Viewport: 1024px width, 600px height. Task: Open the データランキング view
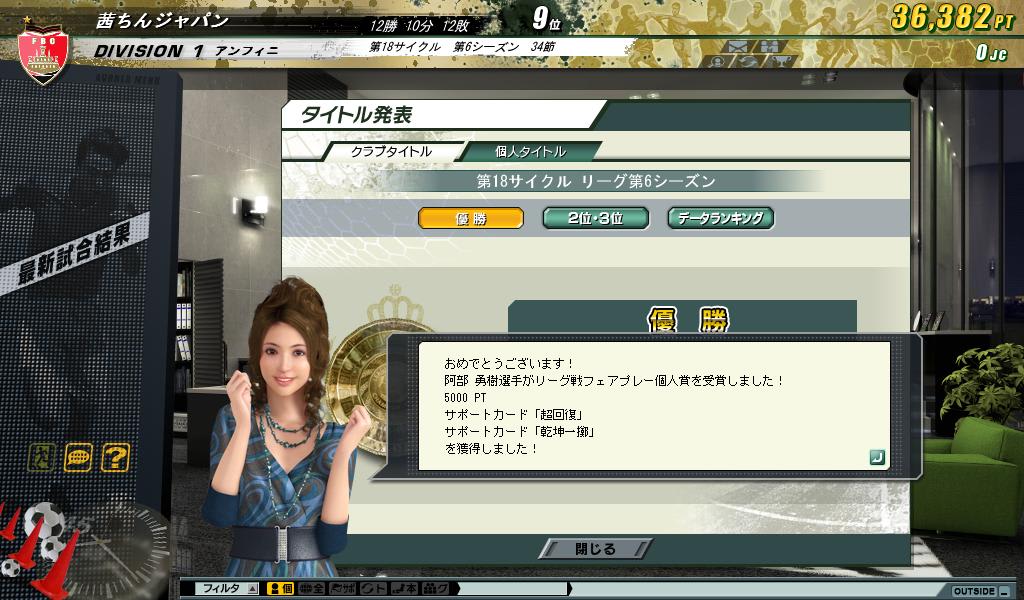click(x=720, y=218)
